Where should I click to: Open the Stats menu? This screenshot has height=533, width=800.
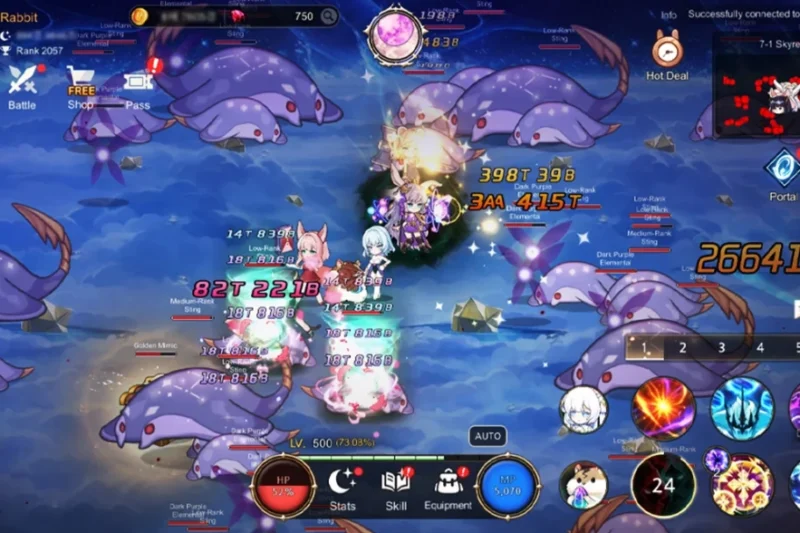coord(343,487)
